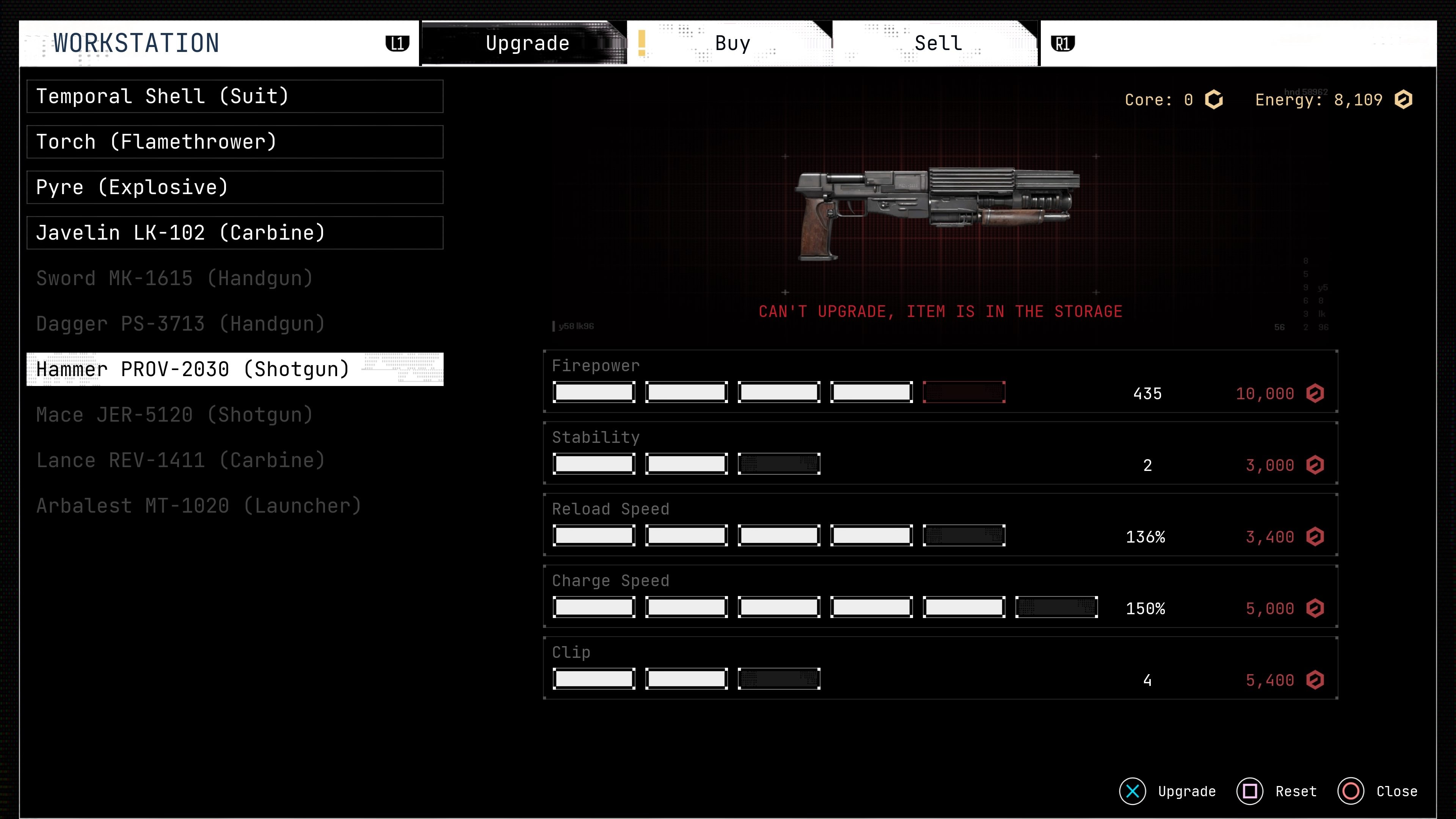Image resolution: width=1456 pixels, height=819 pixels.
Task: Pick Javelin LK-102 (Carbine)
Action: click(x=235, y=233)
